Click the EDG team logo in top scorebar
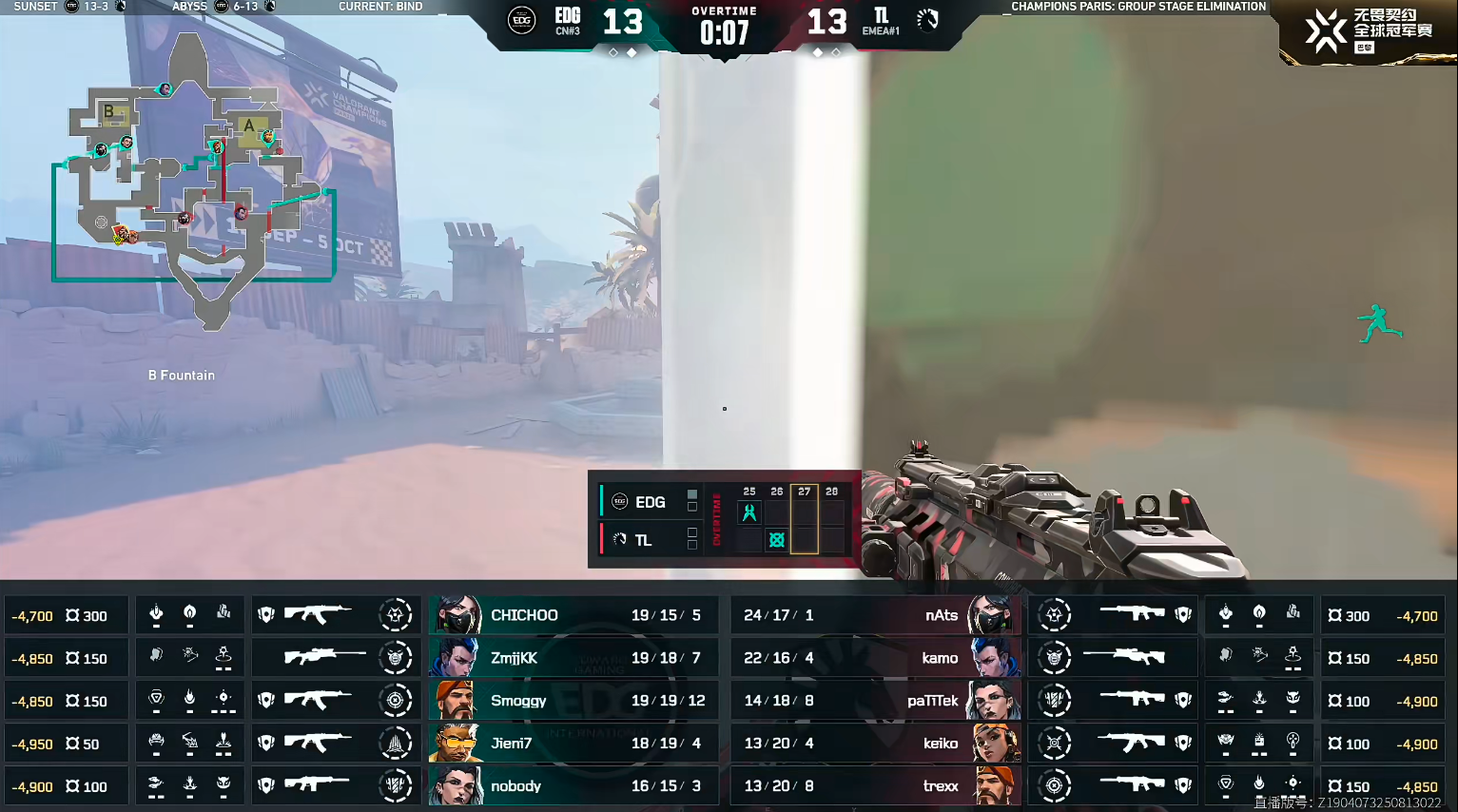The height and width of the screenshot is (812, 1458). point(521,20)
